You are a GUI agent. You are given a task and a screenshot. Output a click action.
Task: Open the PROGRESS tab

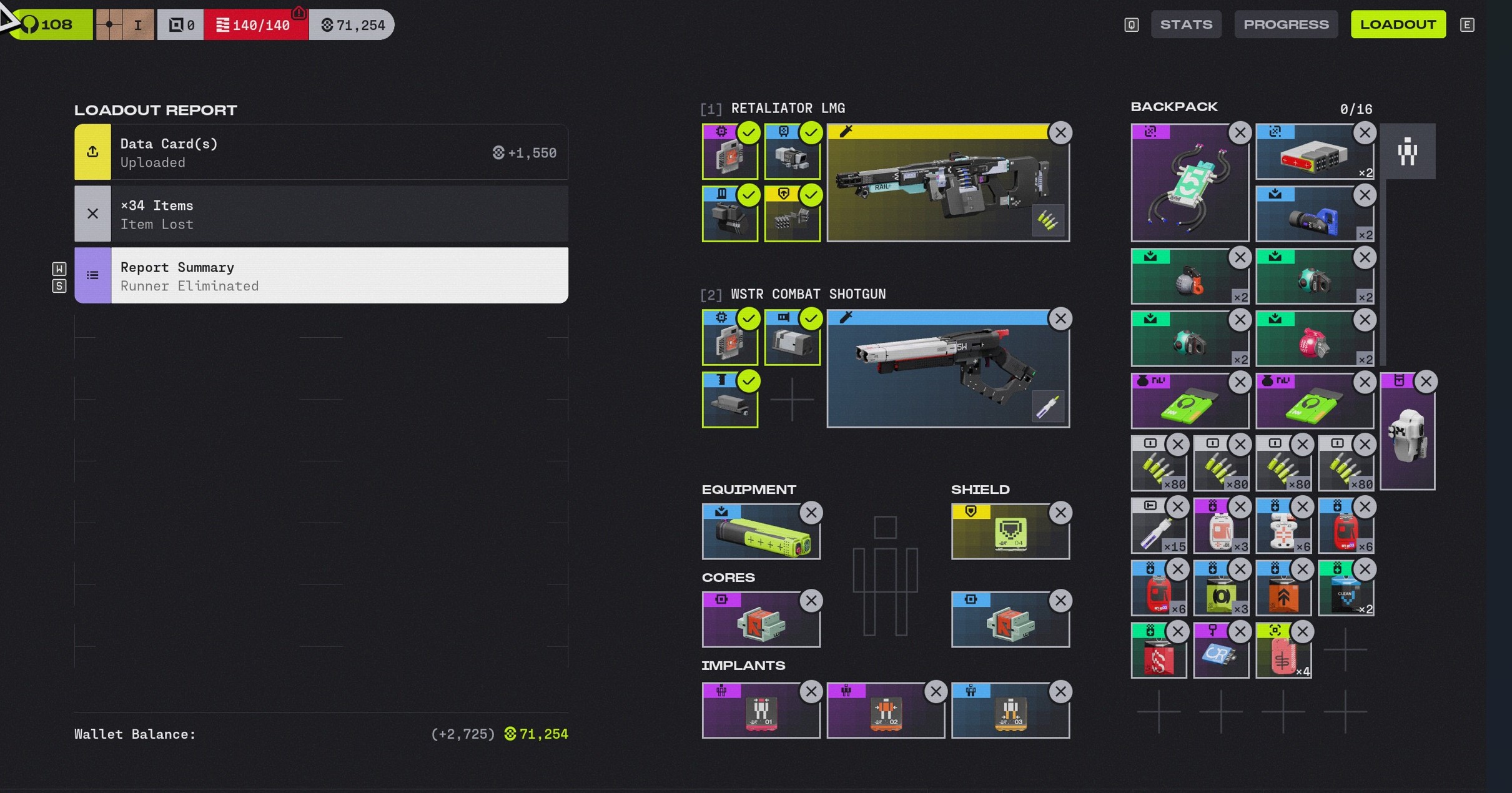coord(1285,24)
